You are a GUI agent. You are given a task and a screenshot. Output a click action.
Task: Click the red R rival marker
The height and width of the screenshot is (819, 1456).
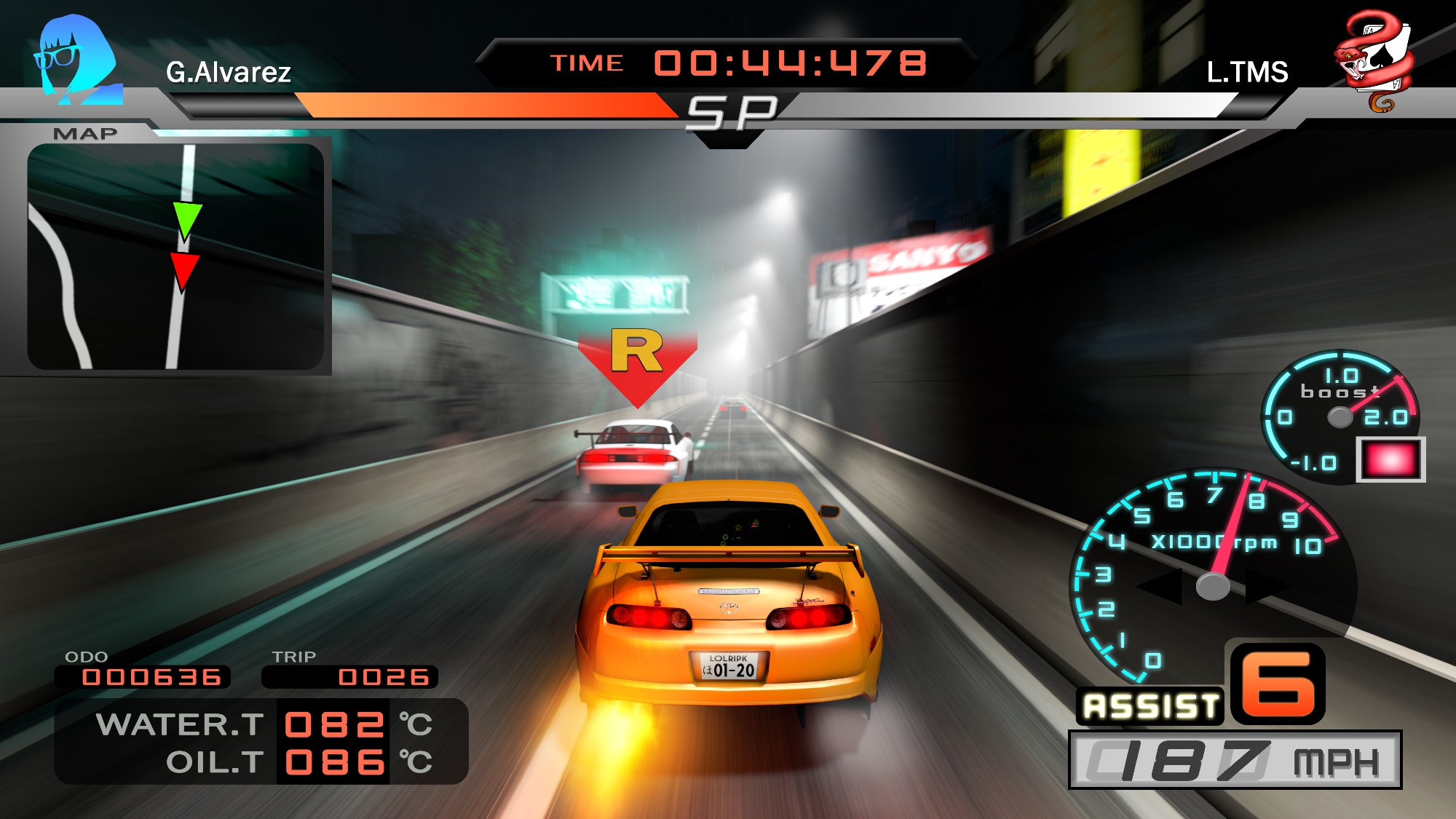(638, 363)
